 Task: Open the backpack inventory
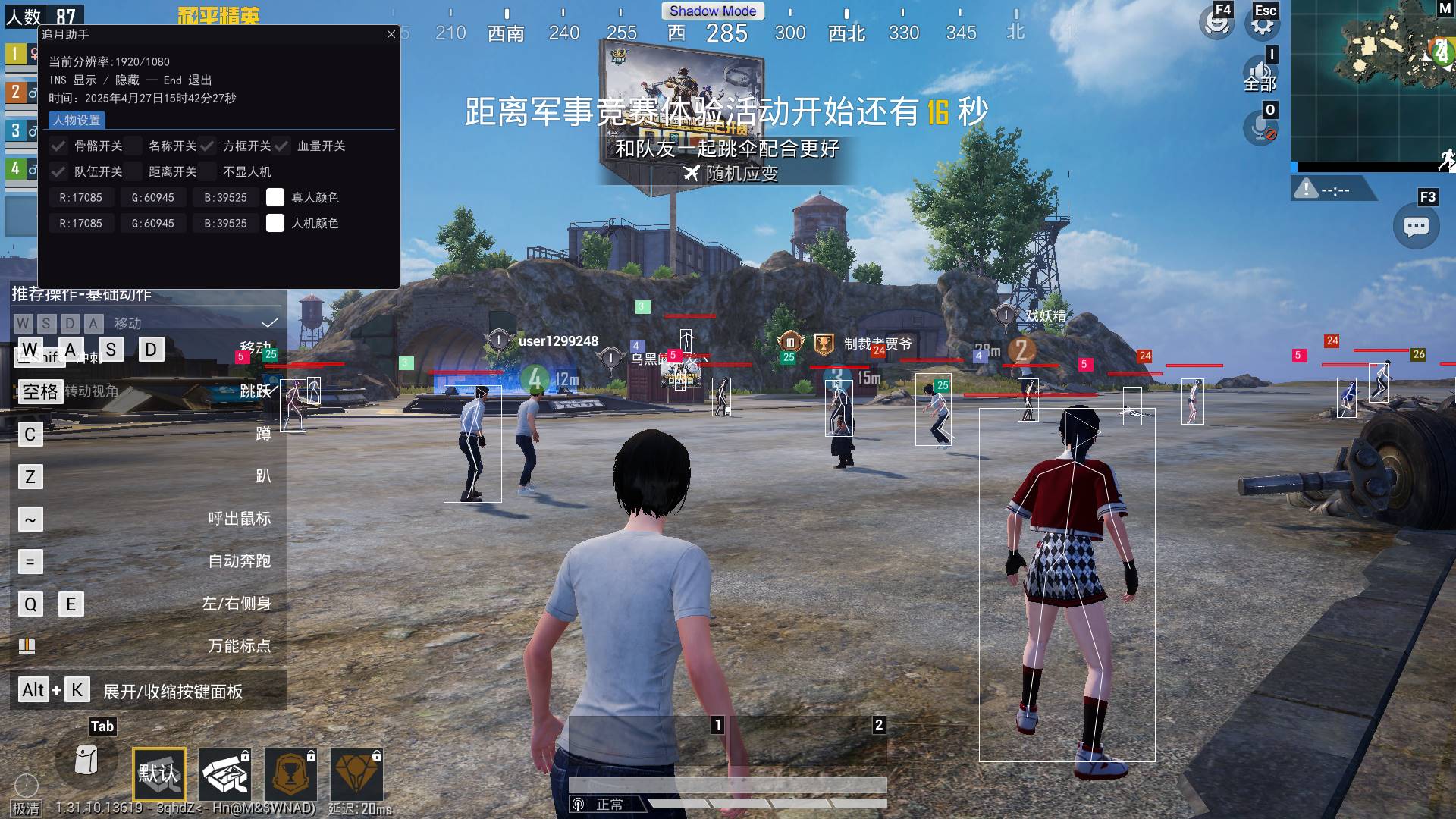(x=86, y=760)
